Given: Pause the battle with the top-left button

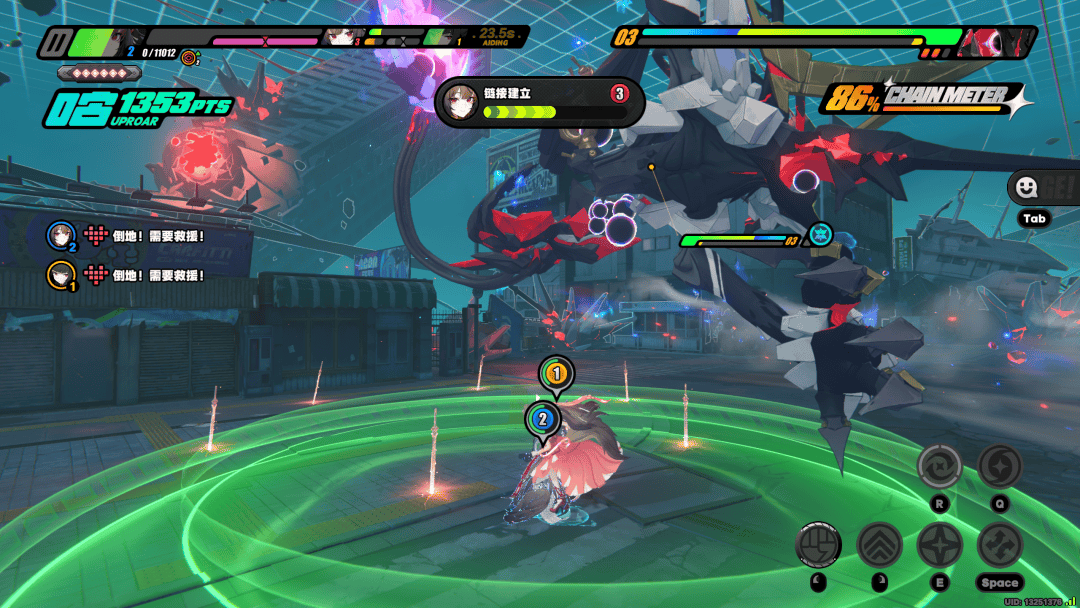Looking at the screenshot, I should pos(54,42).
